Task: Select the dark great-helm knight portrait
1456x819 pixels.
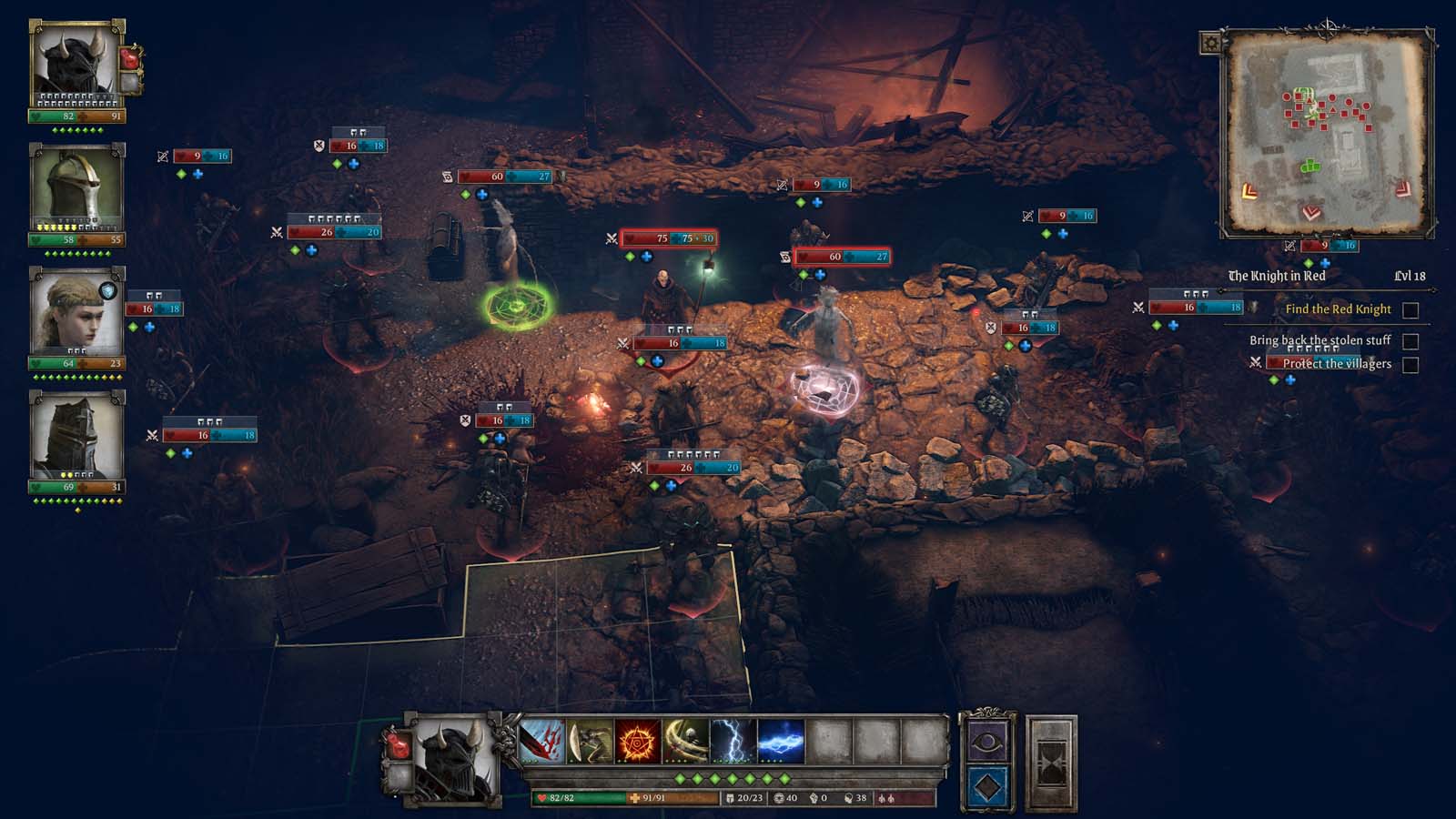Action: tap(76, 437)
